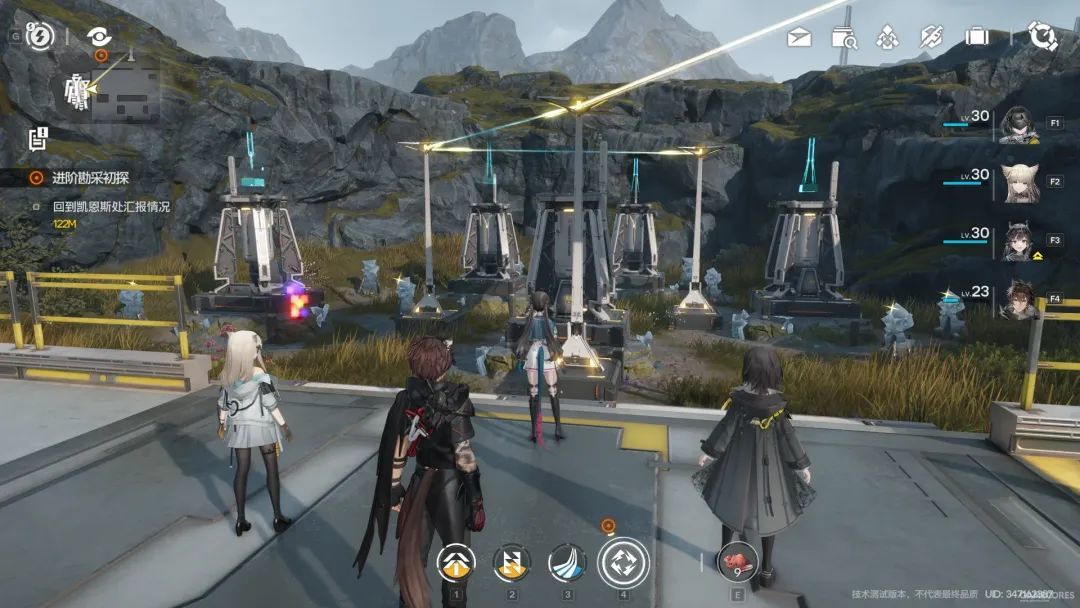
Task: Select the tracked quest 进阶勘采初探
Action: [90, 178]
